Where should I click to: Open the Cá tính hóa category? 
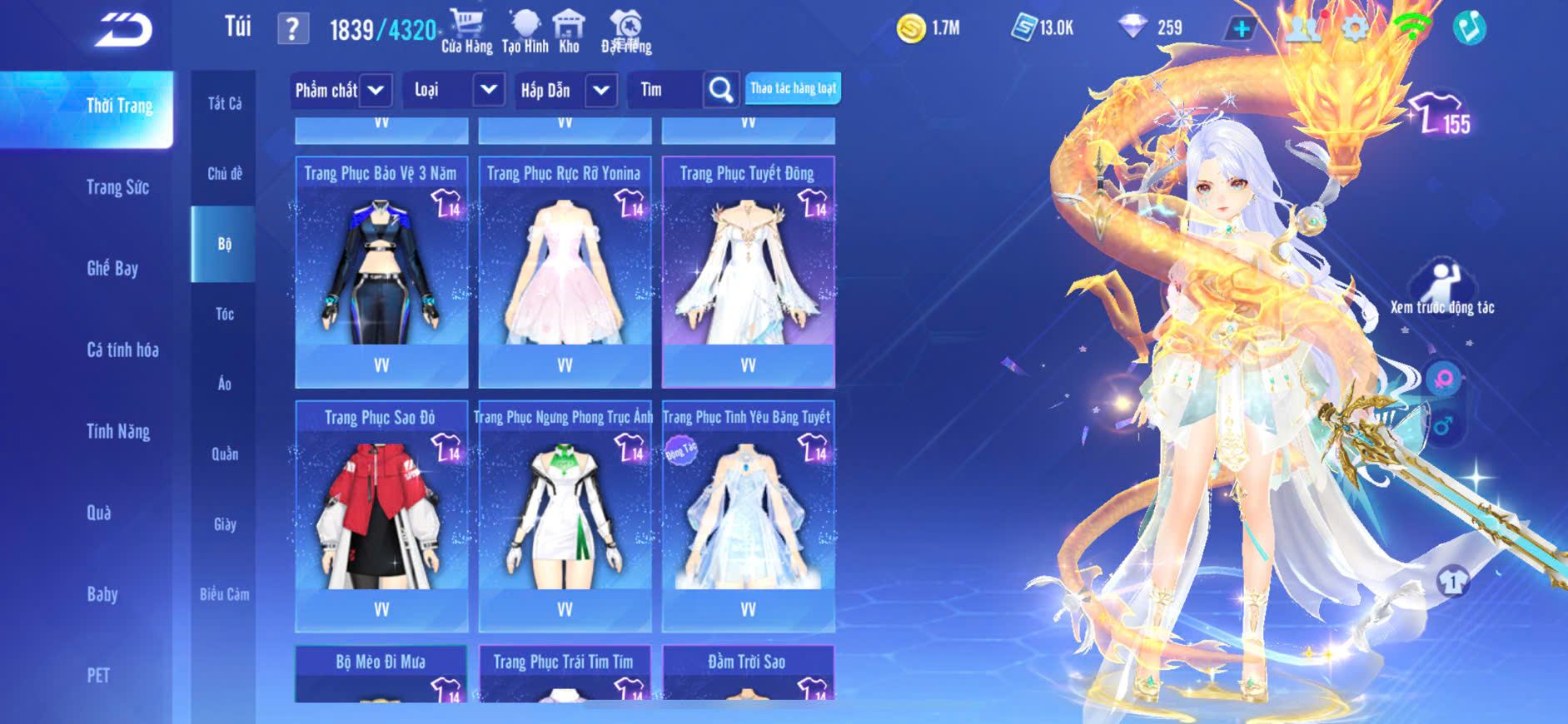click(x=122, y=350)
